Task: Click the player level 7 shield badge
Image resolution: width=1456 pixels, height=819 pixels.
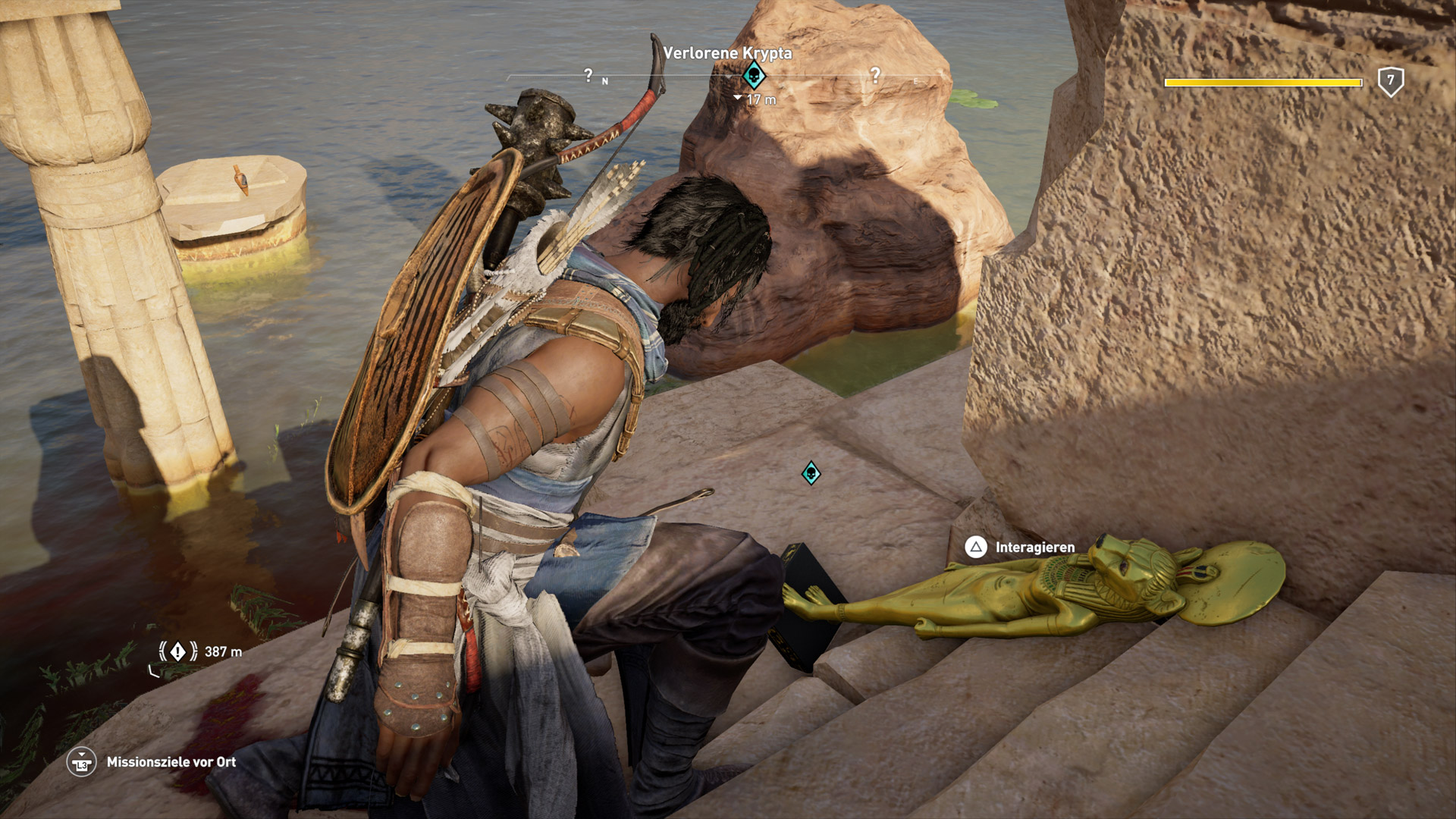Action: pyautogui.click(x=1390, y=81)
